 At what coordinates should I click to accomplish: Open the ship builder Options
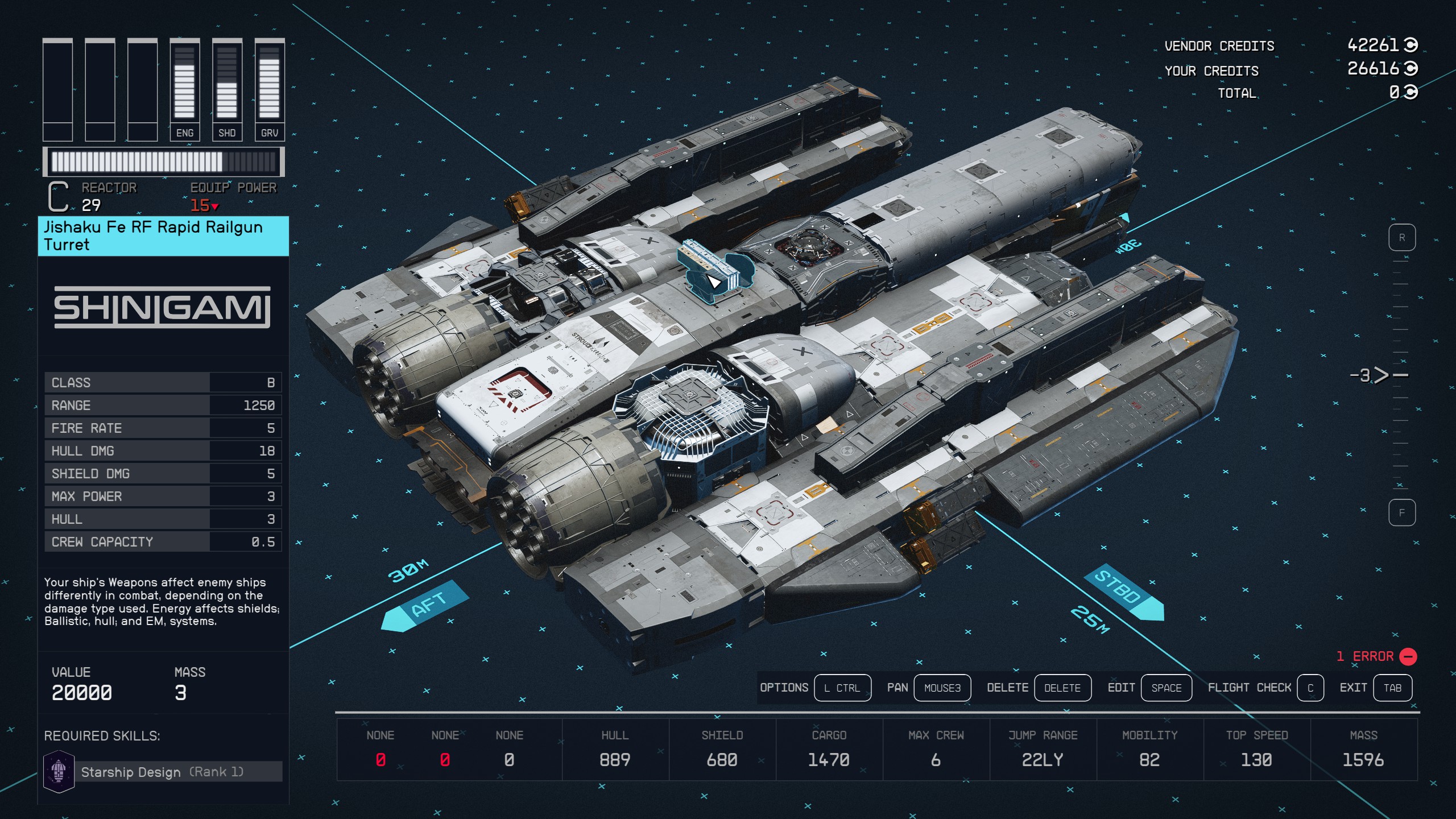click(x=842, y=688)
